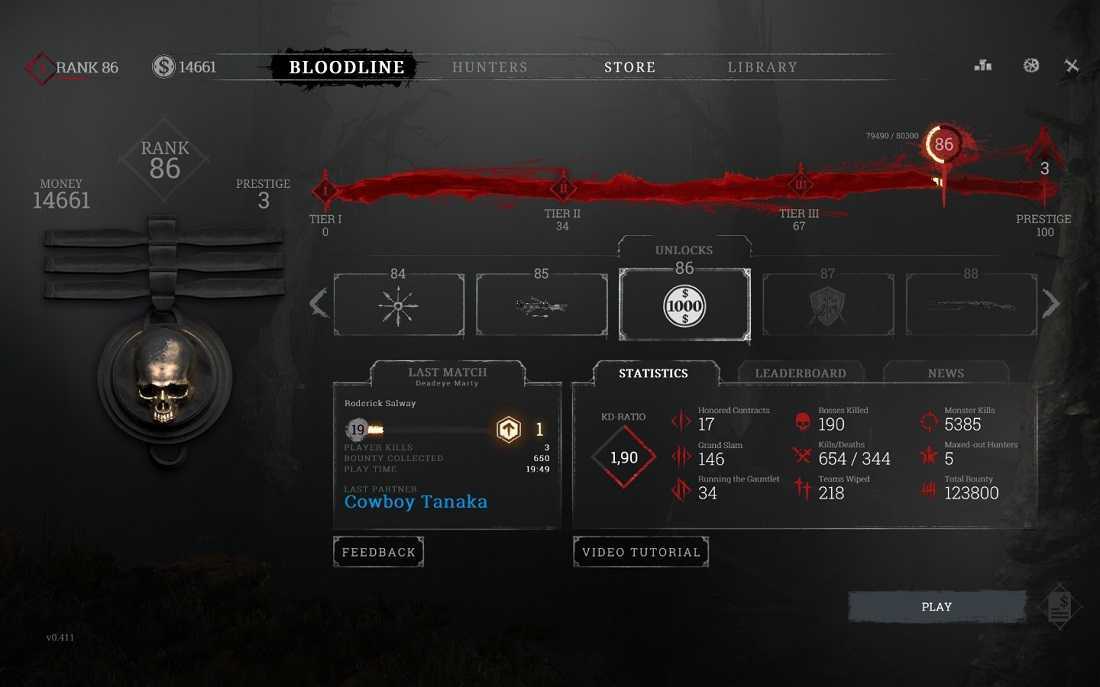Select the Statistics tab

coord(653,373)
